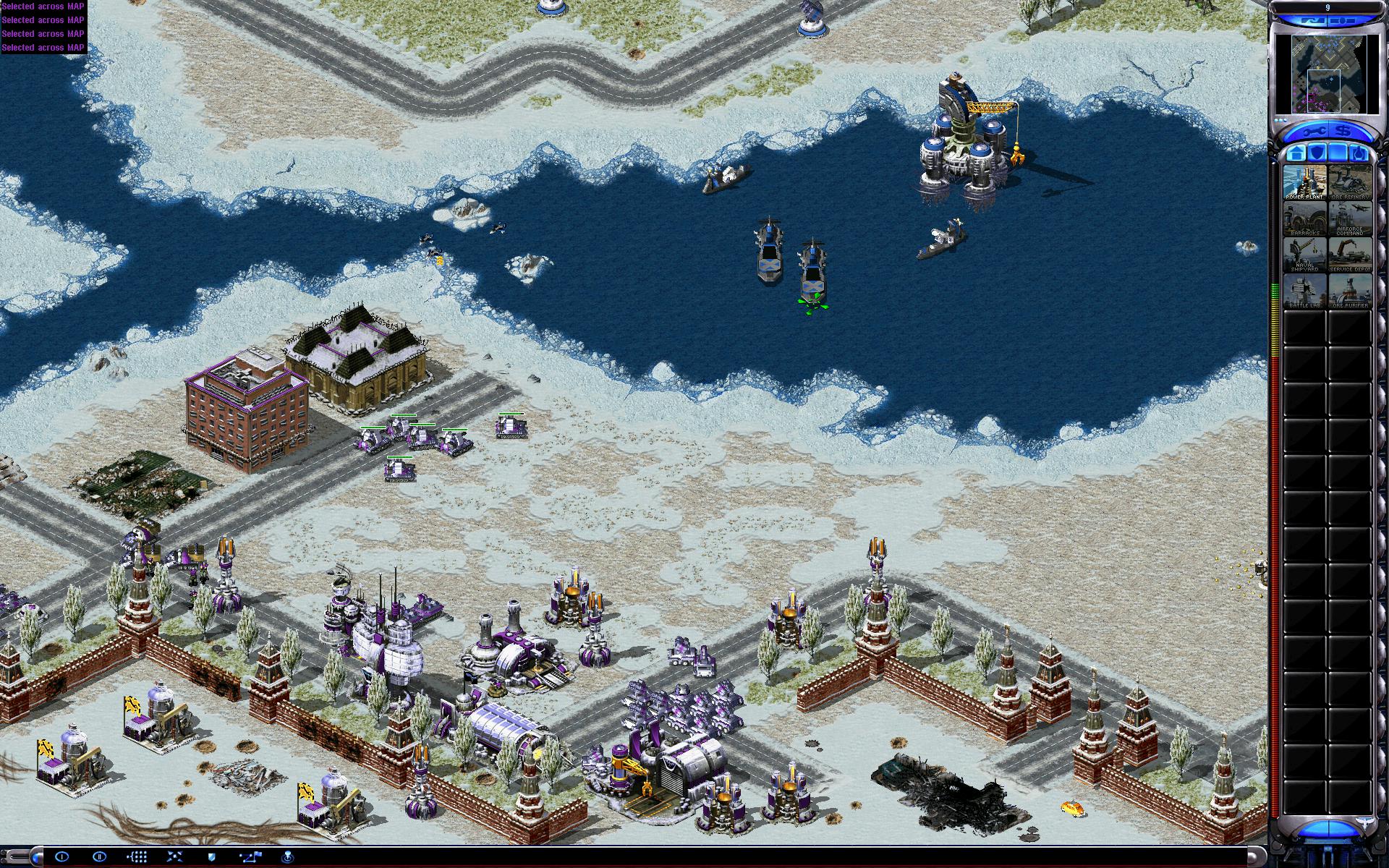Viewport: 1389px width, 868px height.
Task: Place a beacon using the beacon icon
Action: (x=288, y=857)
